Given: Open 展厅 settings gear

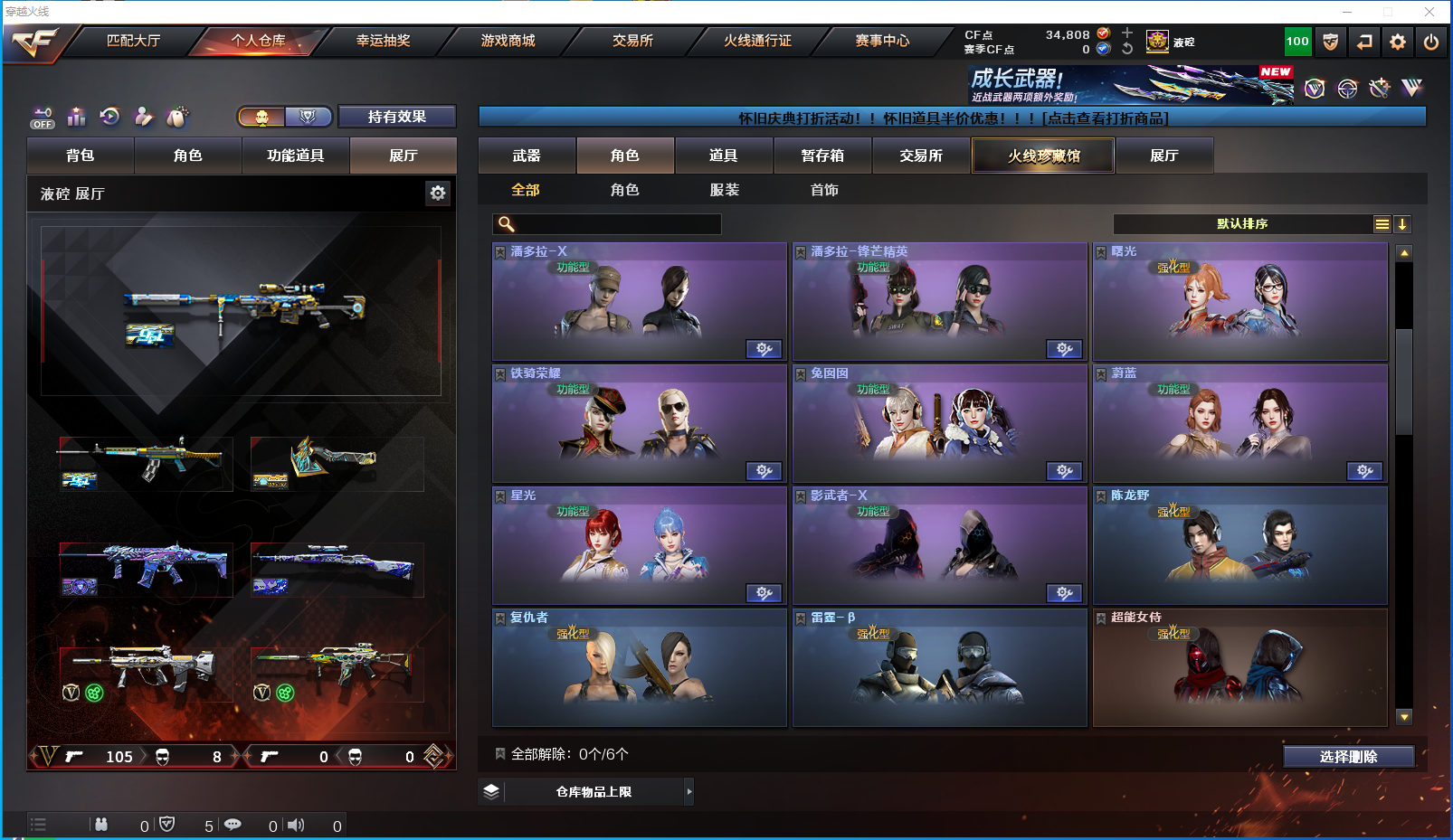Looking at the screenshot, I should pyautogui.click(x=438, y=193).
